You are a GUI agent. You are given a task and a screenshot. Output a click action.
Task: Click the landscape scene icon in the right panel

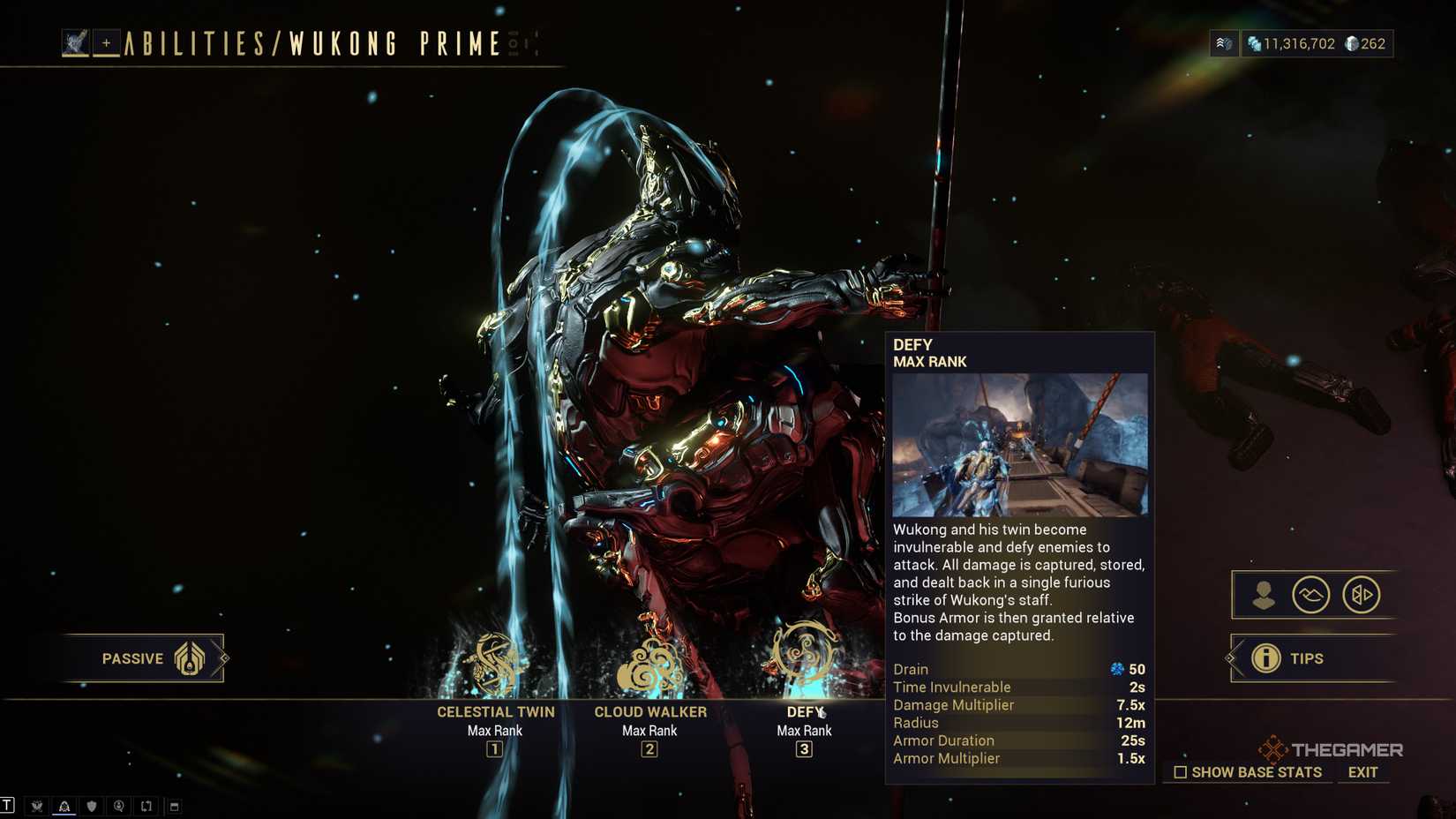1312,595
